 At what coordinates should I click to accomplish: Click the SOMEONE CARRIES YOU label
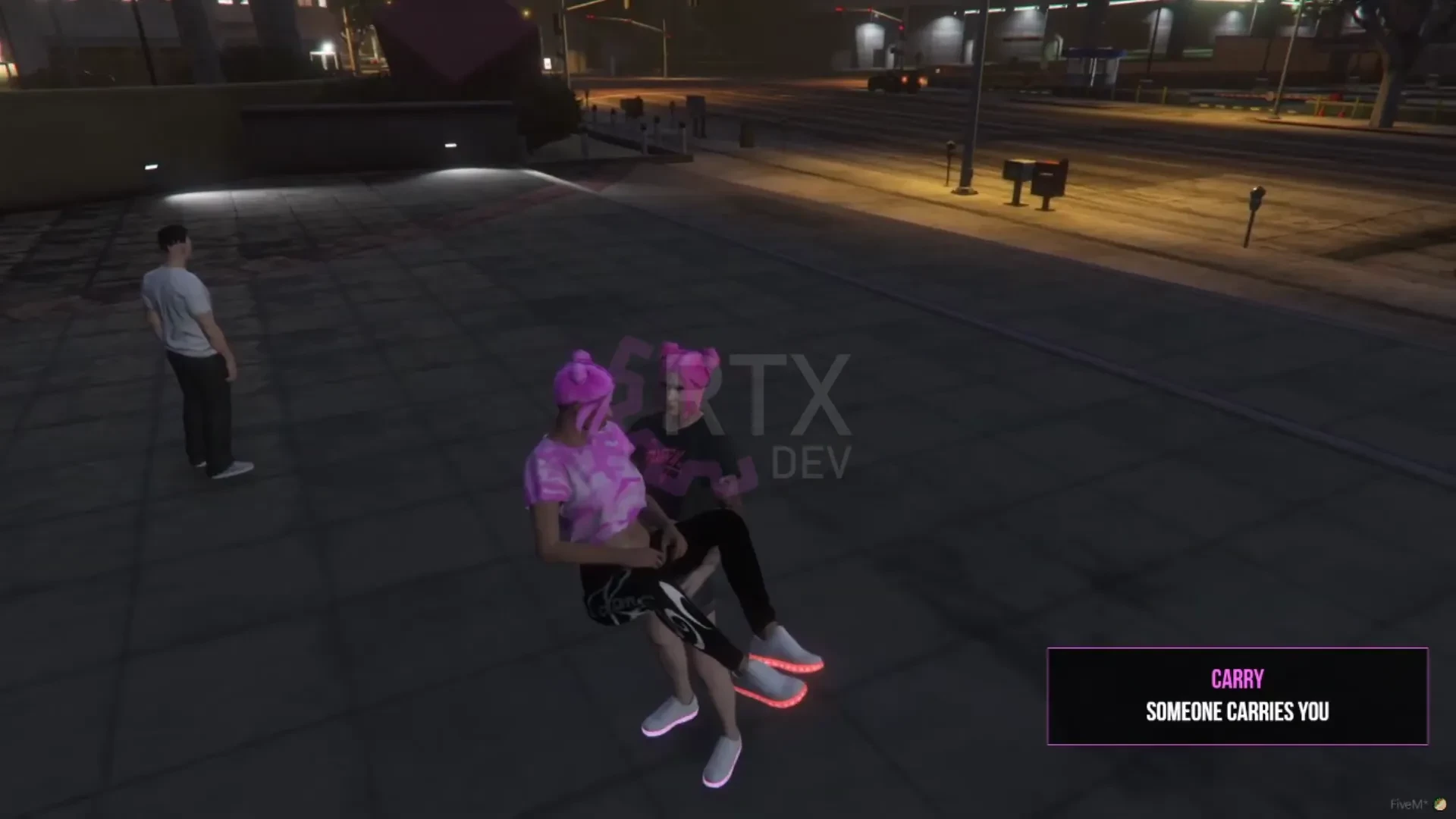pyautogui.click(x=1236, y=711)
